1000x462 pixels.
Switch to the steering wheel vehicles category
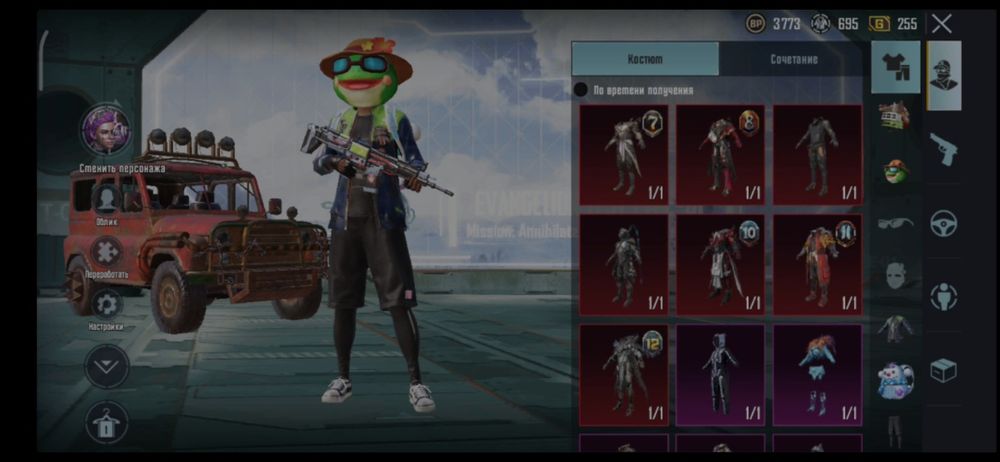click(943, 223)
